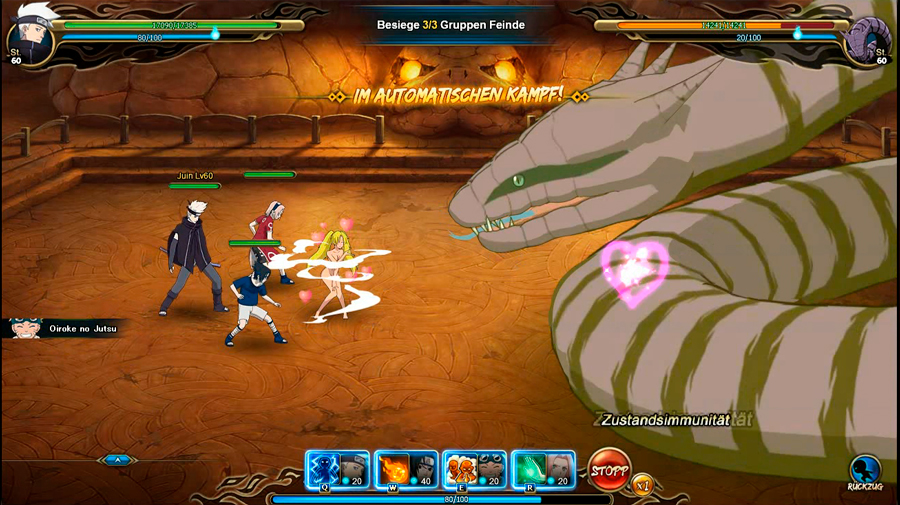900x505 pixels.
Task: Toggle the x1 battle speed button
Action: (642, 484)
